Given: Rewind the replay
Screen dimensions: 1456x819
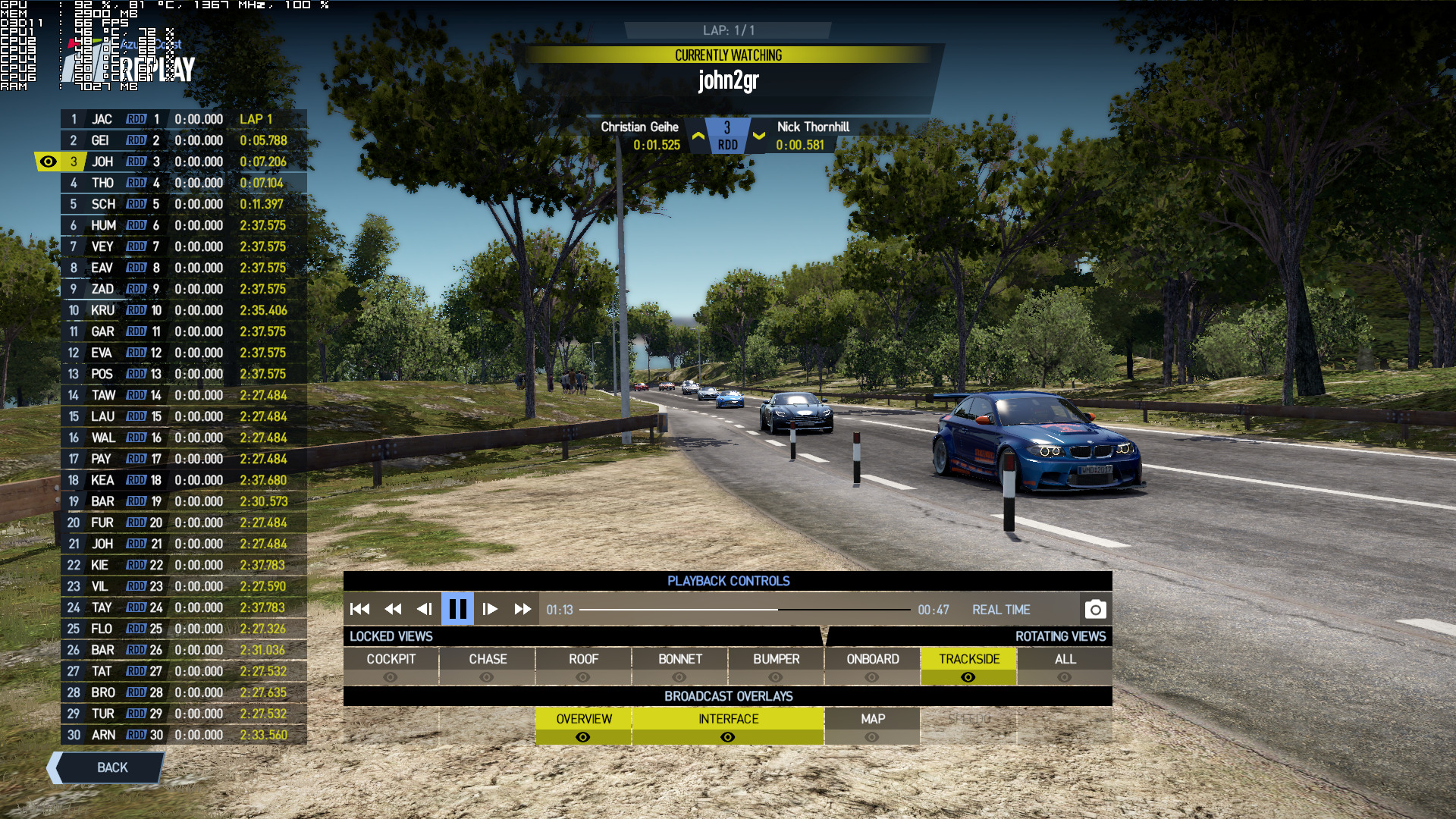Looking at the screenshot, I should (x=393, y=609).
